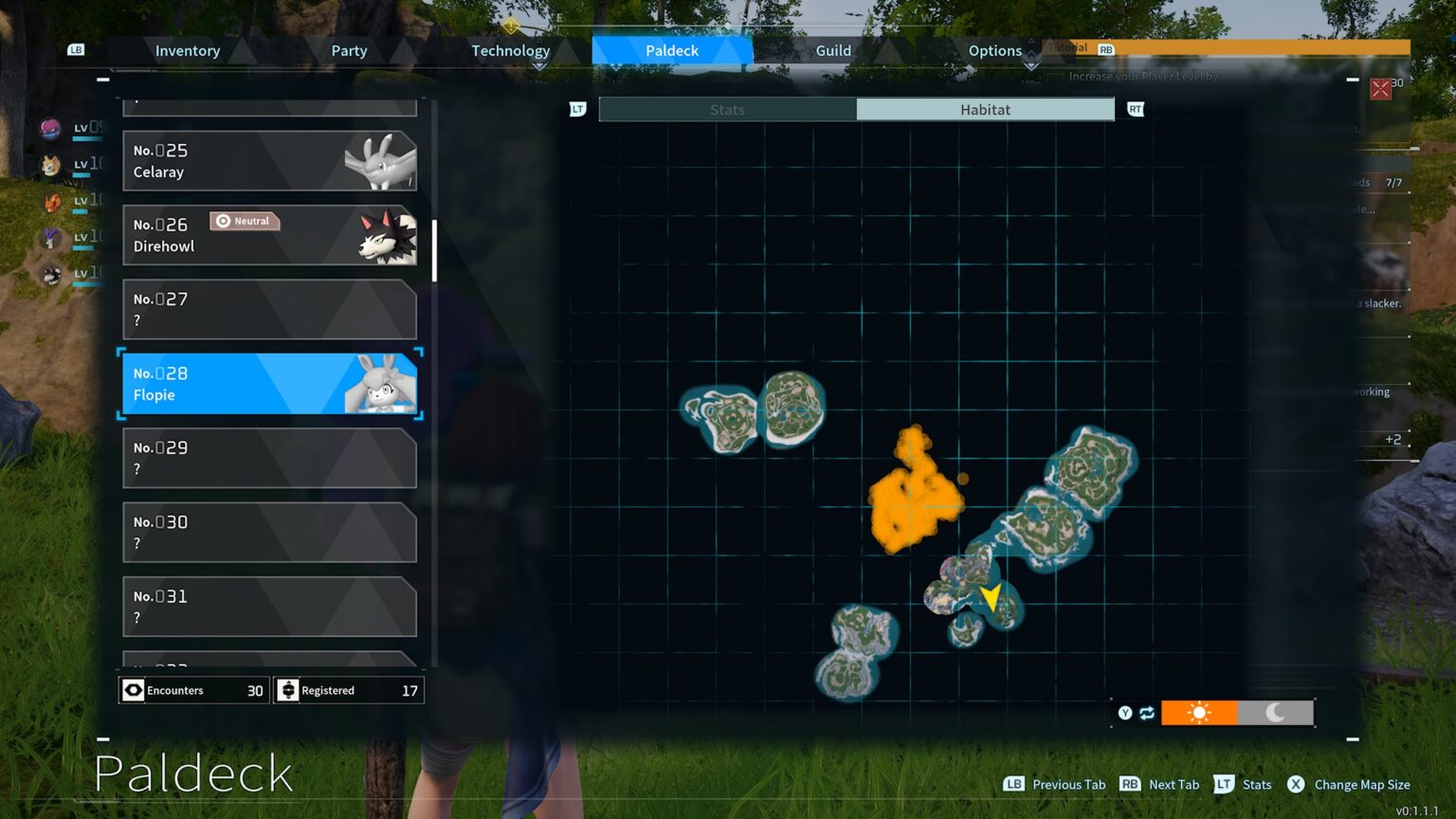This screenshot has width=1456, height=819.
Task: Click the red crossed-swords icon at top right
Action: click(1379, 90)
